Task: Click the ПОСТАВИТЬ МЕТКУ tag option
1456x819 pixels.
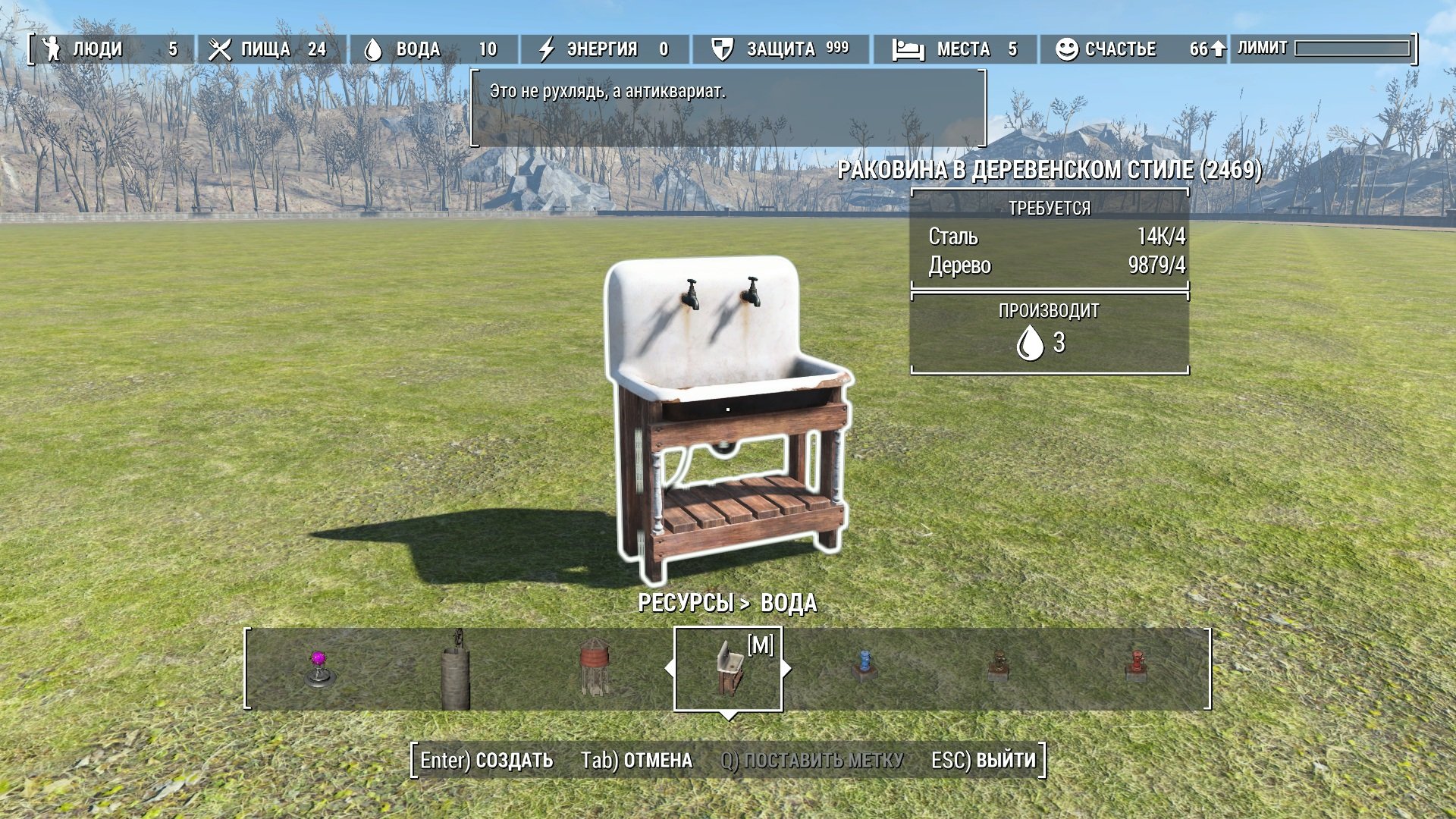Action: tap(811, 760)
